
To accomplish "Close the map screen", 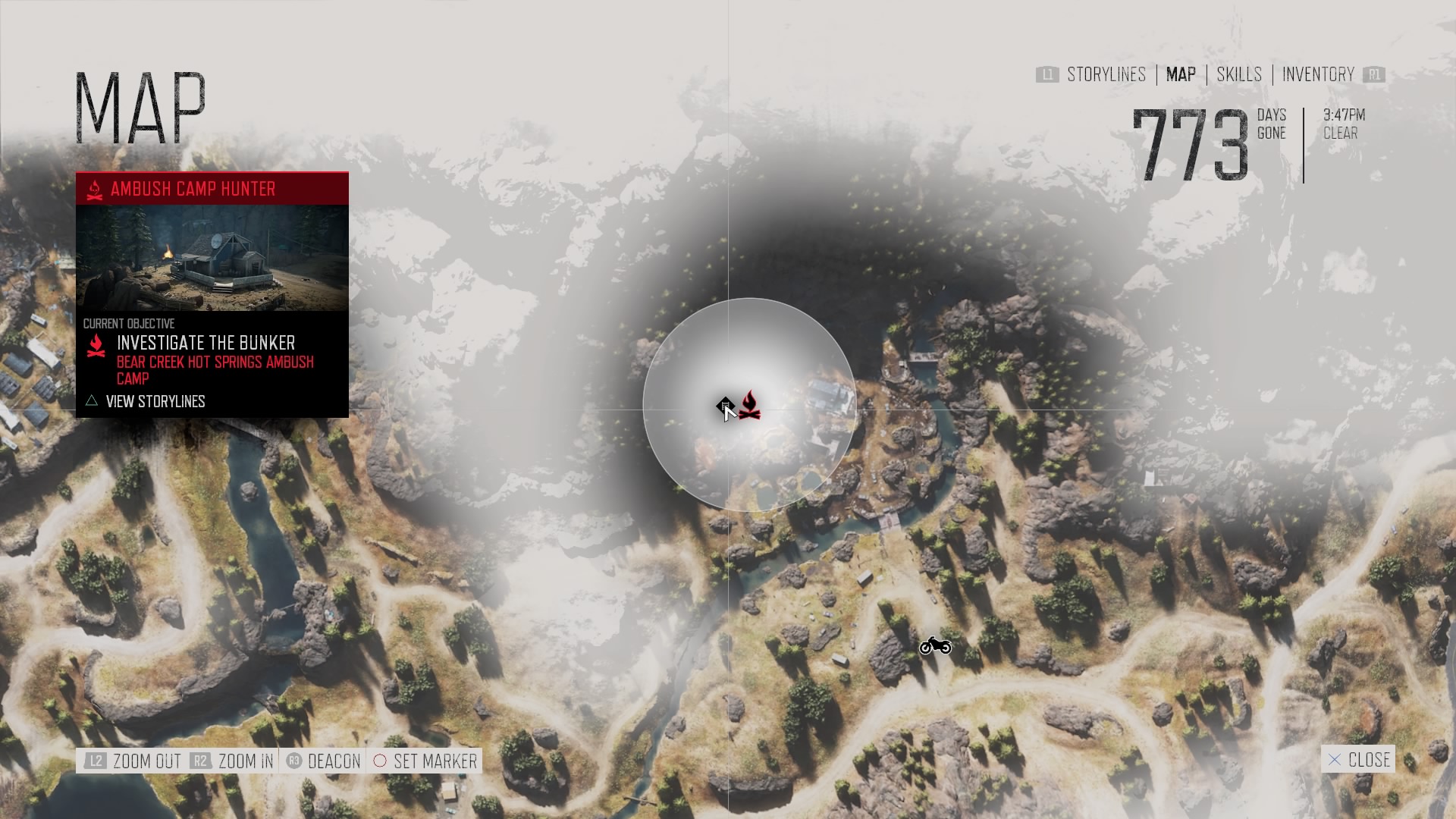I will [x=1358, y=759].
